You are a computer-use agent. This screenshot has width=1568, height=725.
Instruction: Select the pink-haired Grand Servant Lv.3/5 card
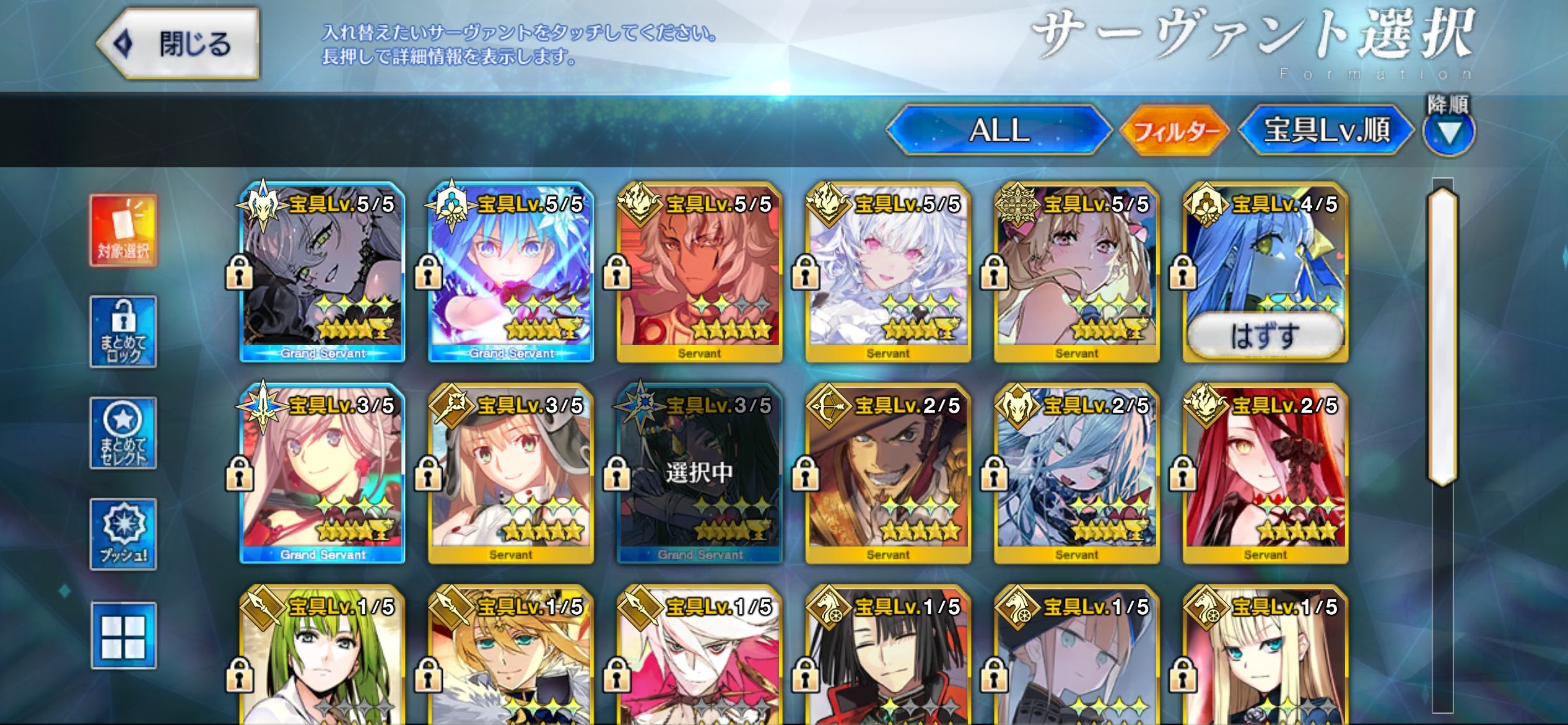tap(322, 474)
